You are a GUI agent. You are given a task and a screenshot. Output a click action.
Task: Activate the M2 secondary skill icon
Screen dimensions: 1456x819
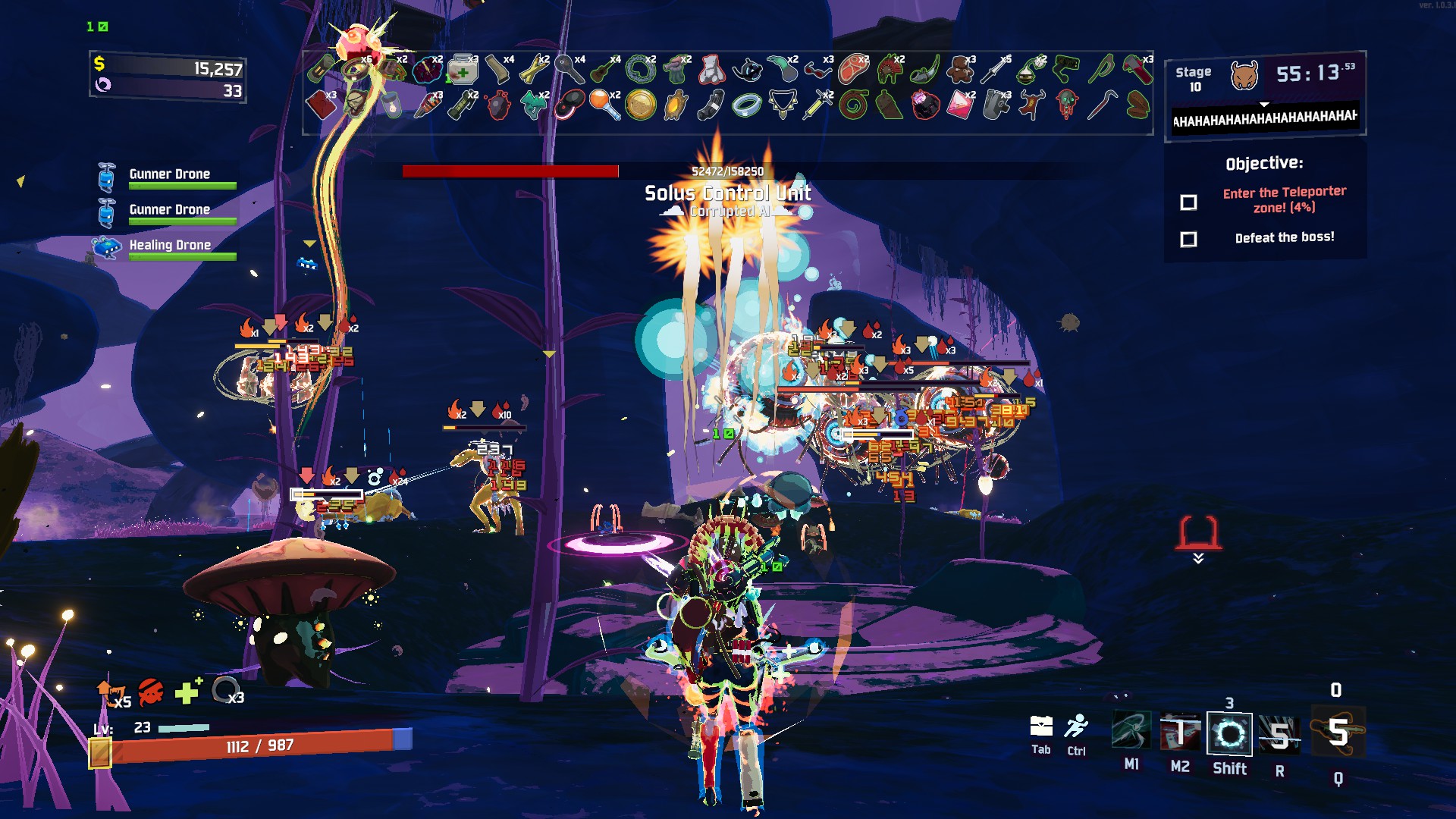(1180, 733)
